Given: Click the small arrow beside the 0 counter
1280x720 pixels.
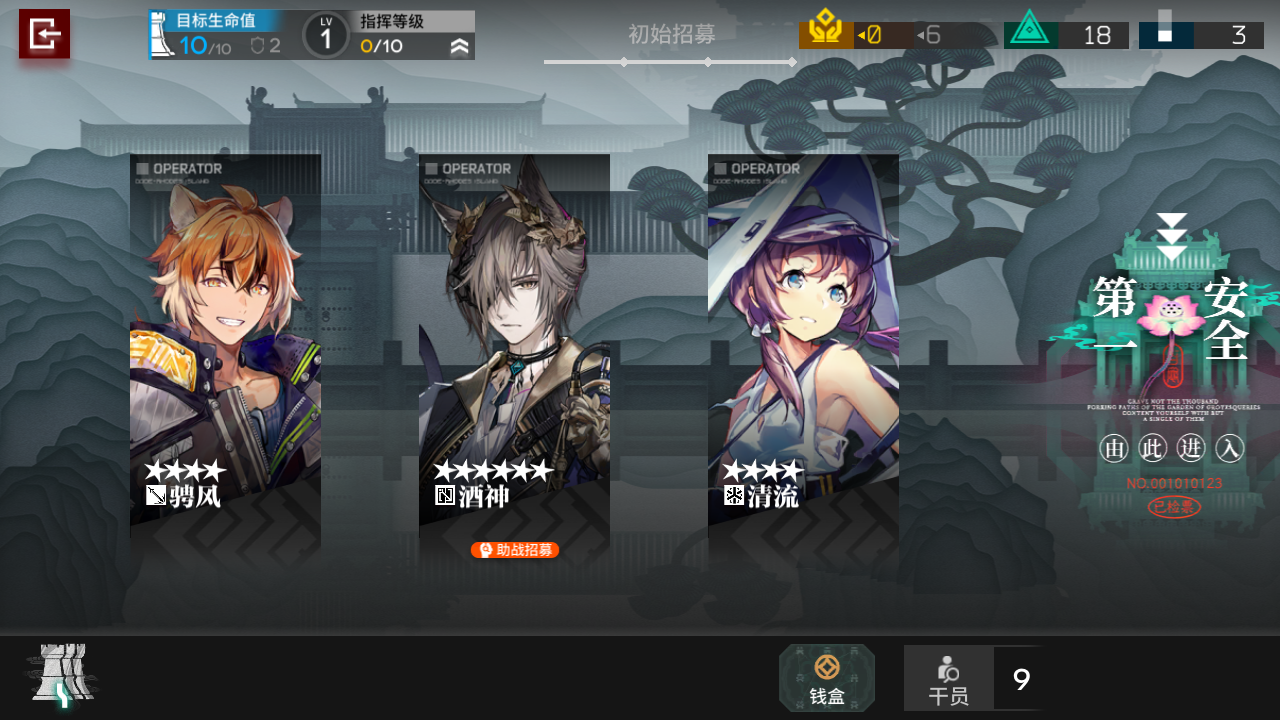Looking at the screenshot, I should point(861,34).
